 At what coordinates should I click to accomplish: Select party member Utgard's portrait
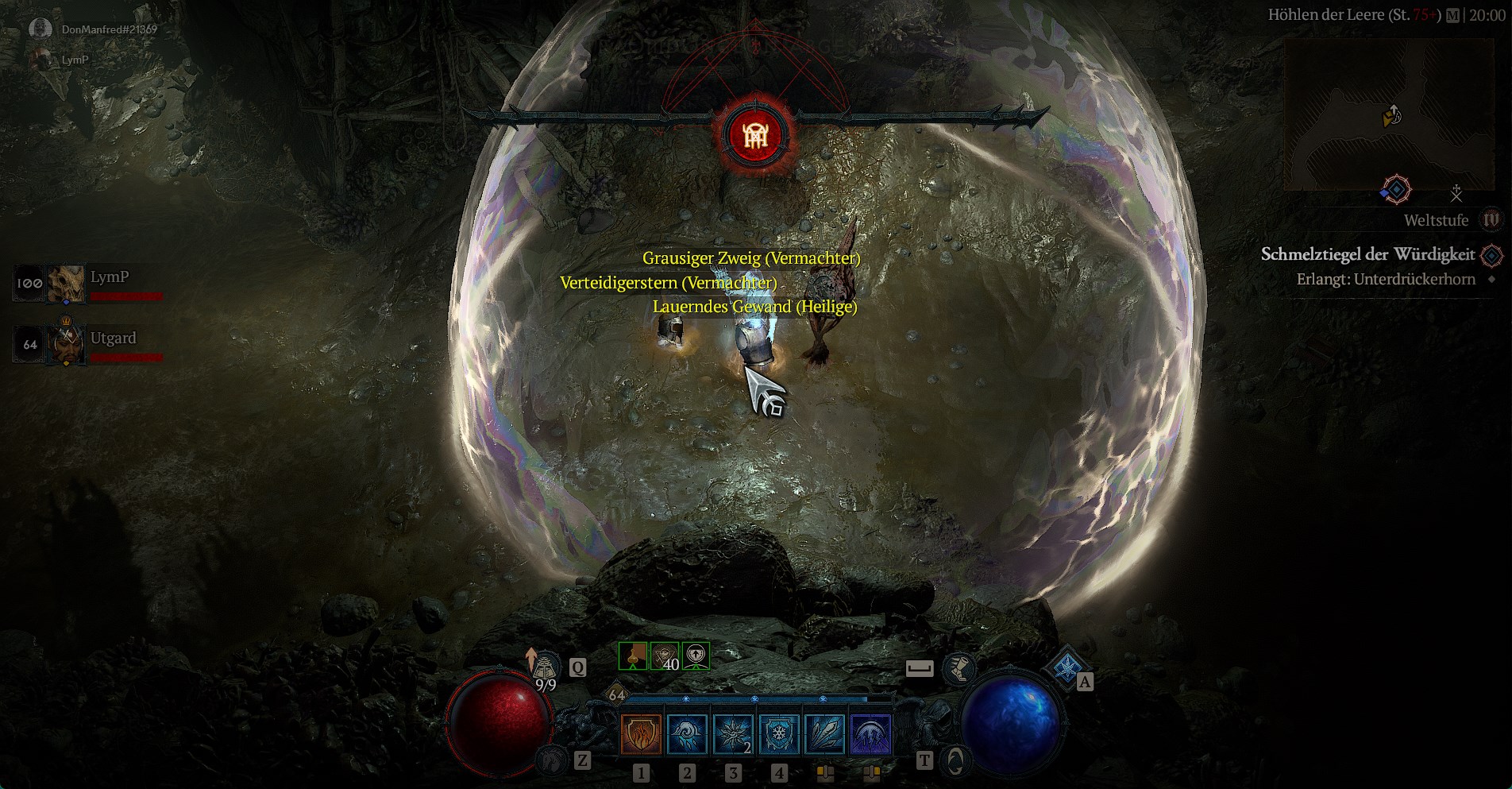66,344
